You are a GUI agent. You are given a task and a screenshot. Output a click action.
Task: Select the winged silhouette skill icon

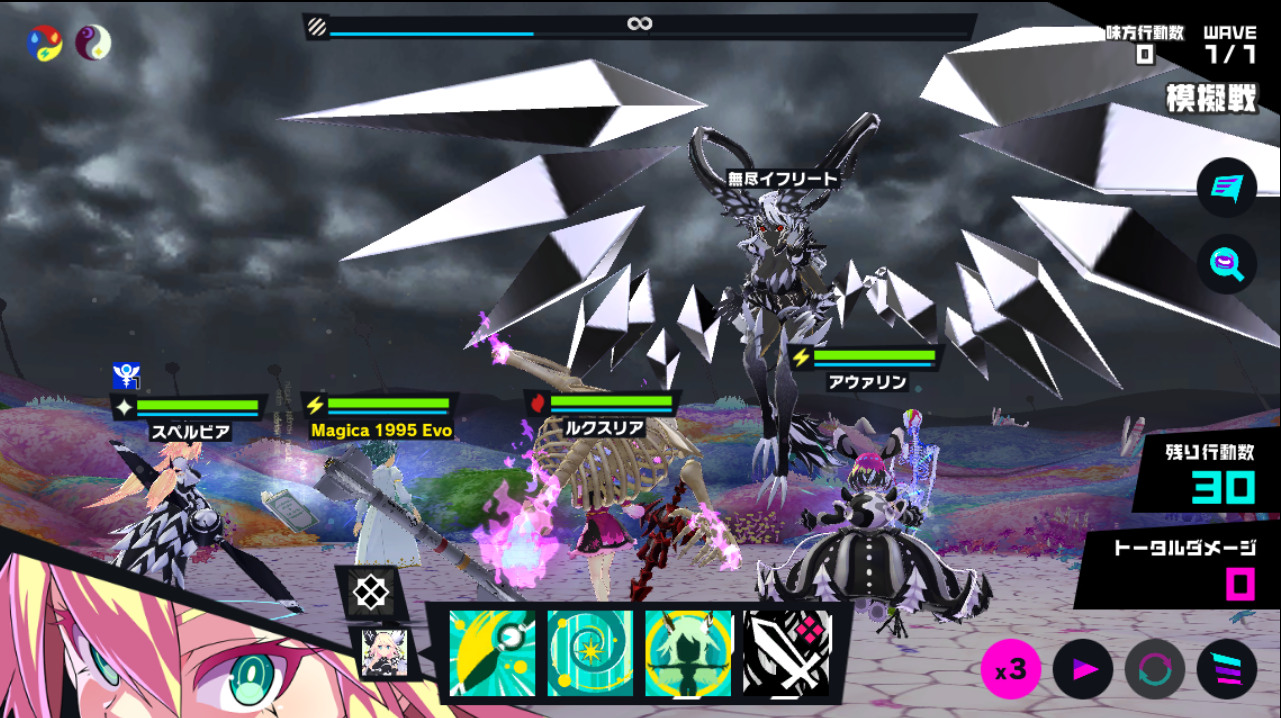pos(688,653)
